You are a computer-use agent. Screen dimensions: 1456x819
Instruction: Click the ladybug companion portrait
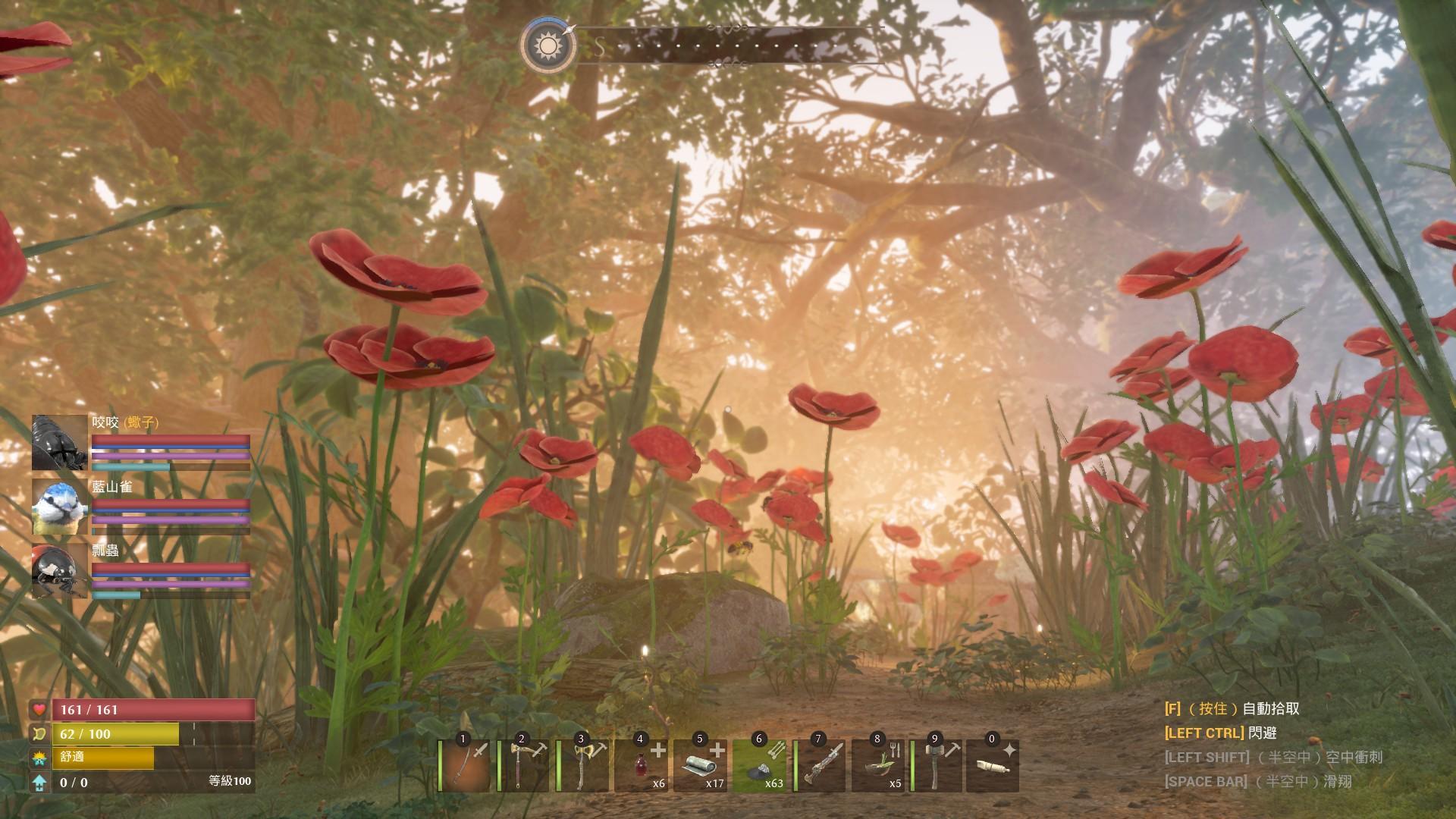point(60,571)
